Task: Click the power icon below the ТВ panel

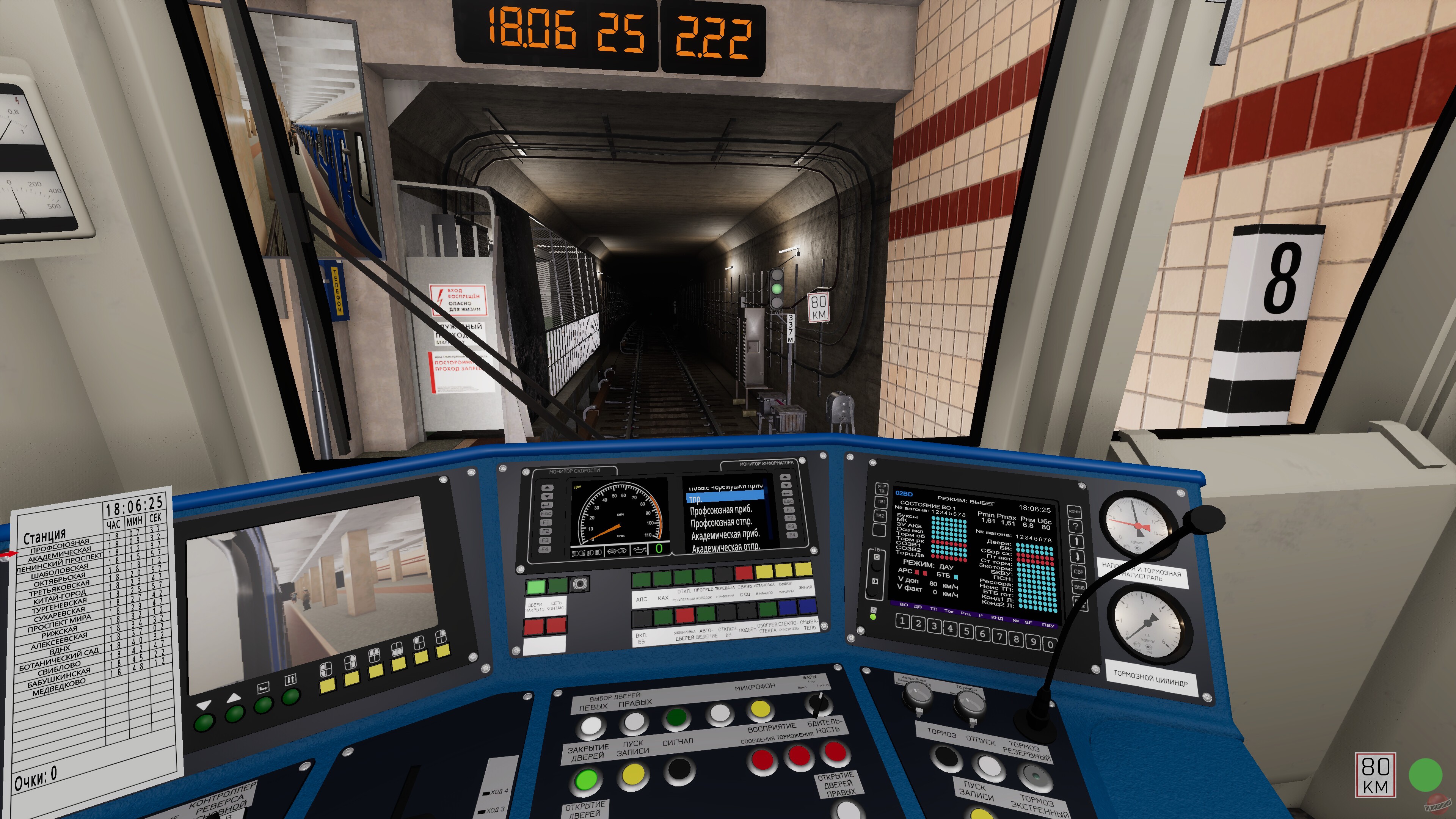Action: (x=874, y=610)
